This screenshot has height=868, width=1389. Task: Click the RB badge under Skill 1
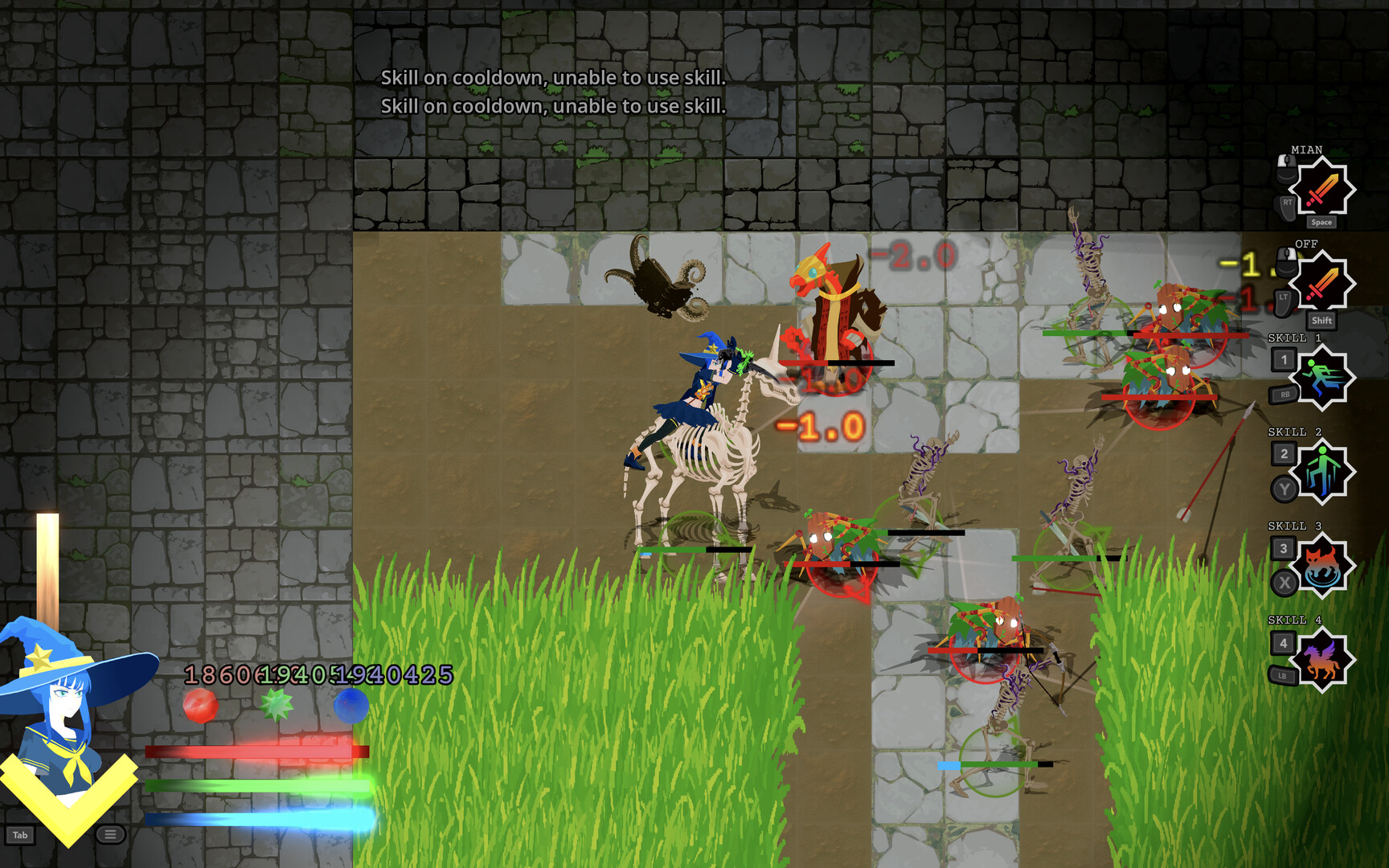(1283, 394)
